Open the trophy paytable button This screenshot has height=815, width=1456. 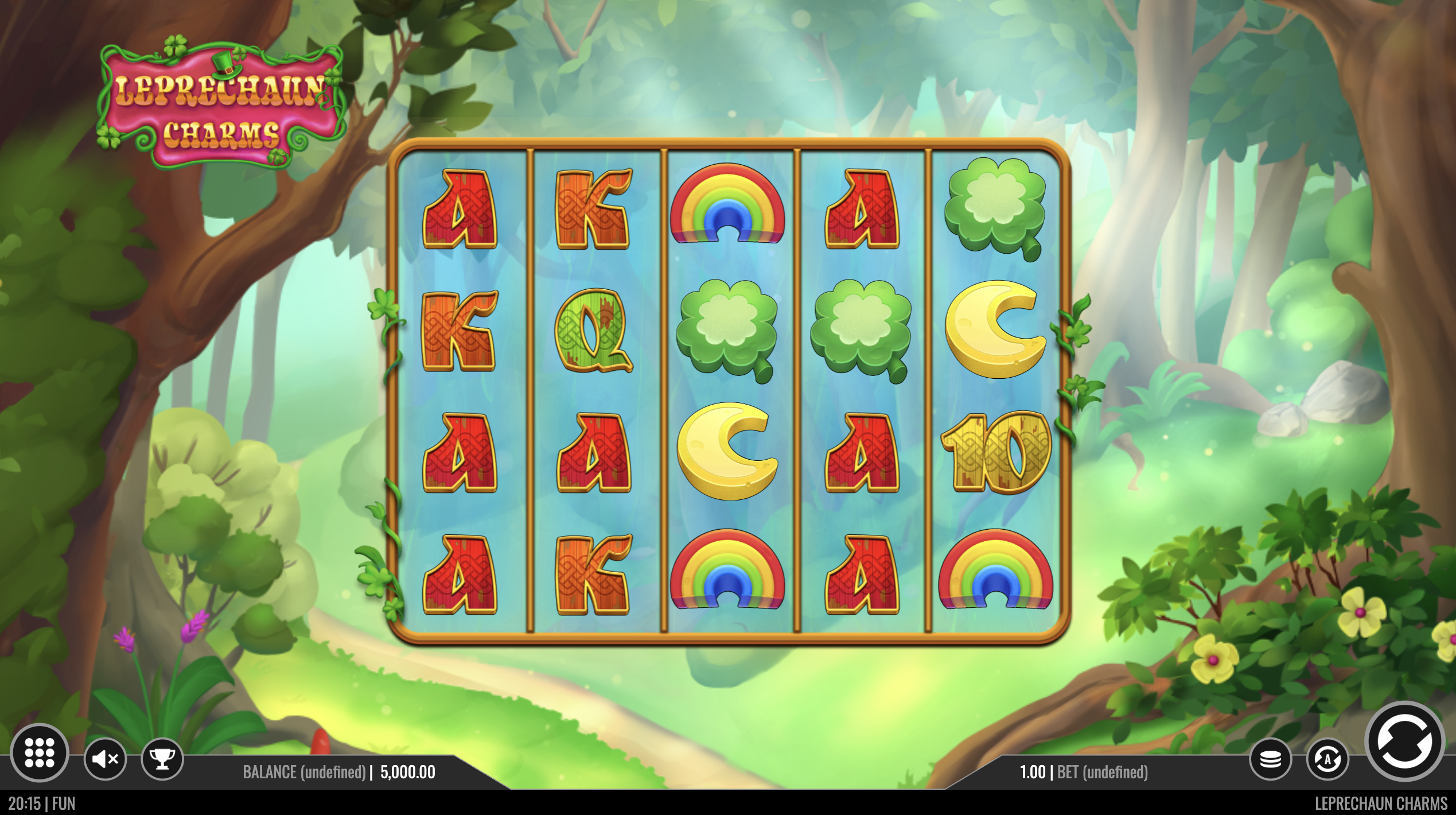pyautogui.click(x=162, y=759)
